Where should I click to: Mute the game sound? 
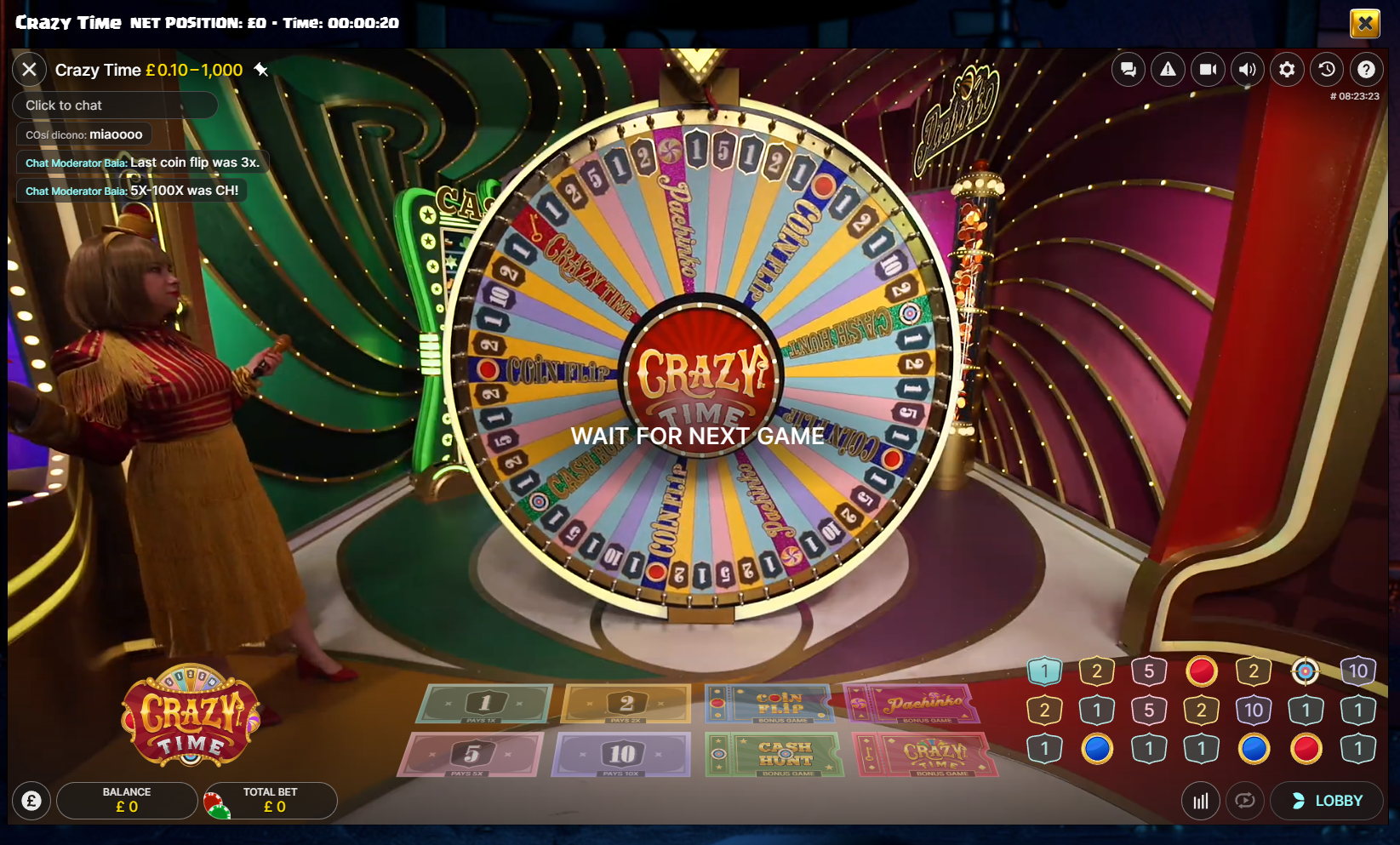(1247, 69)
